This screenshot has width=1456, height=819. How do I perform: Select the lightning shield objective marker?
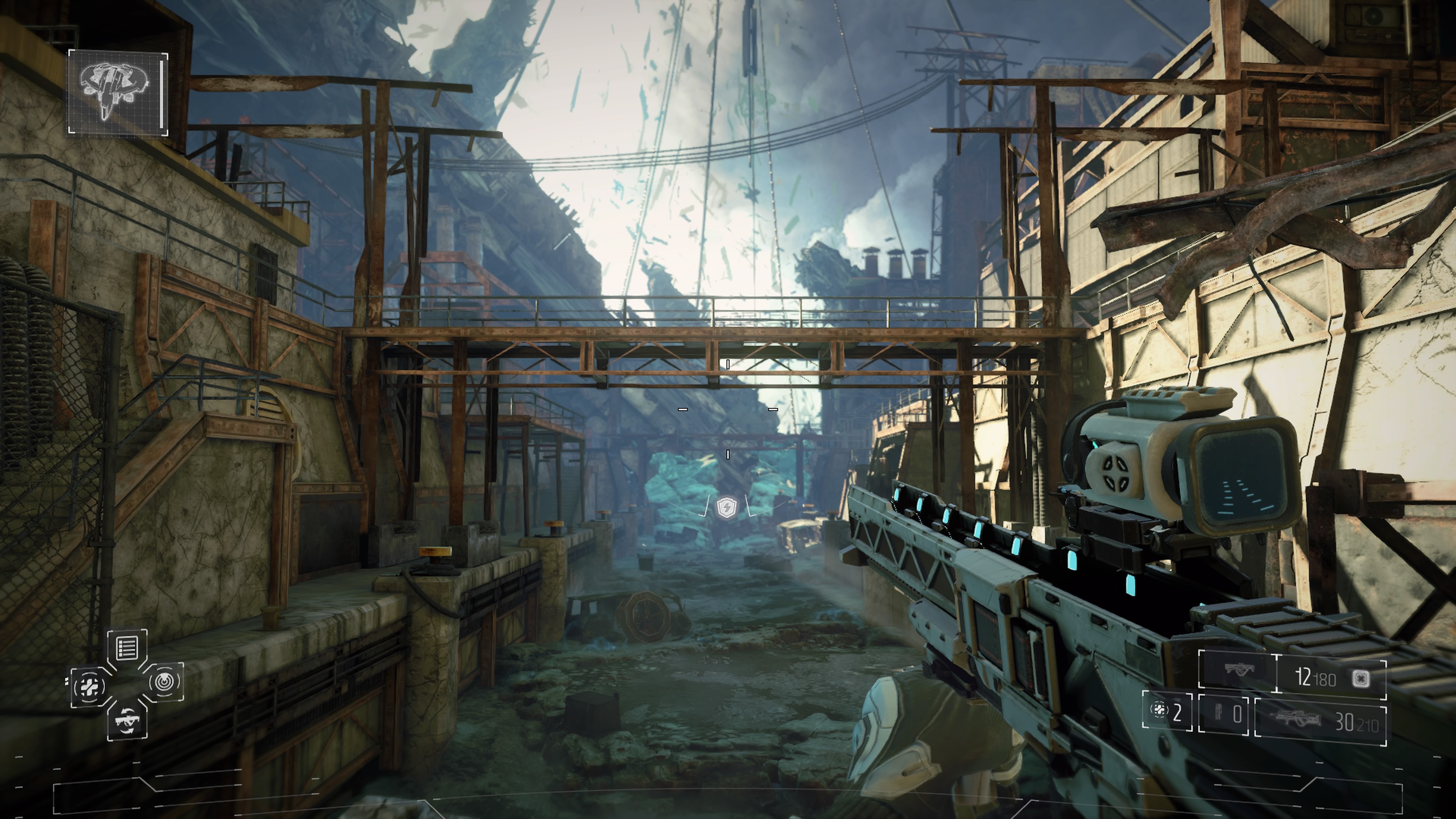tap(725, 508)
